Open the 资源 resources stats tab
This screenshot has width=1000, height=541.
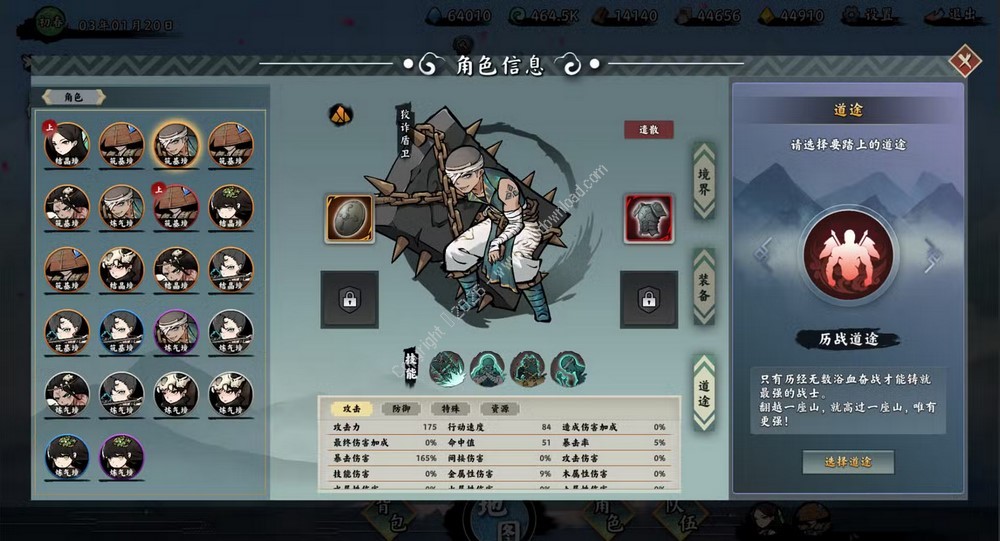[x=499, y=409]
